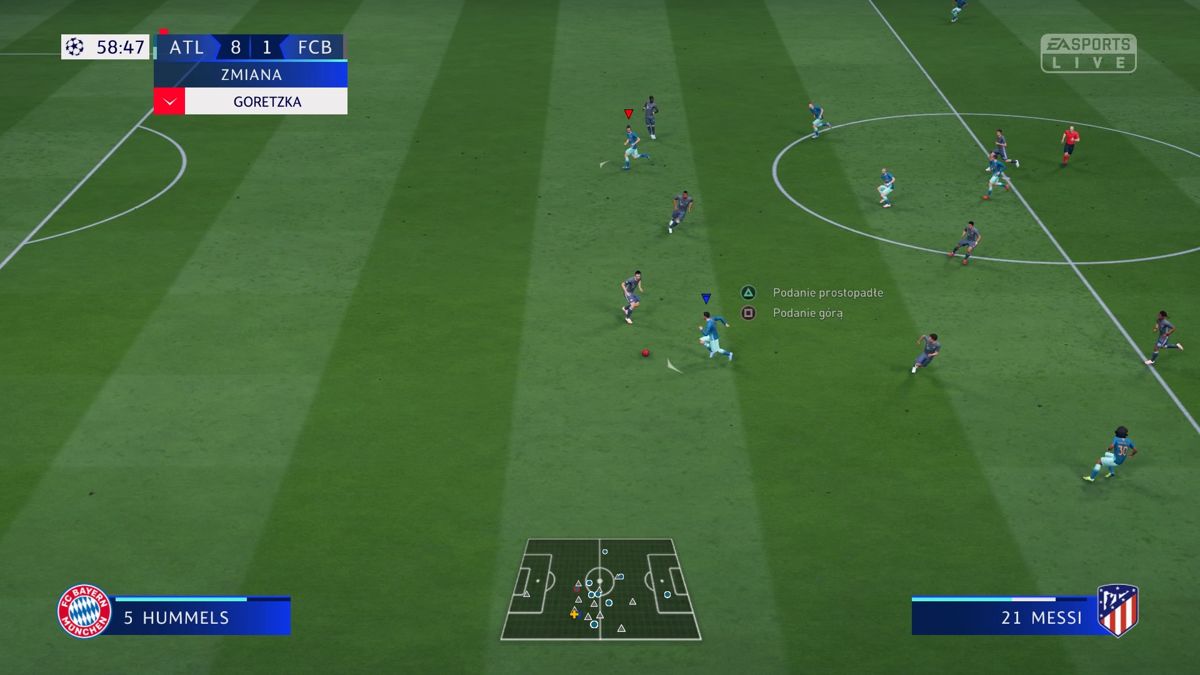The width and height of the screenshot is (1200, 675).
Task: Click the red substitution arrow icon
Action: point(169,101)
